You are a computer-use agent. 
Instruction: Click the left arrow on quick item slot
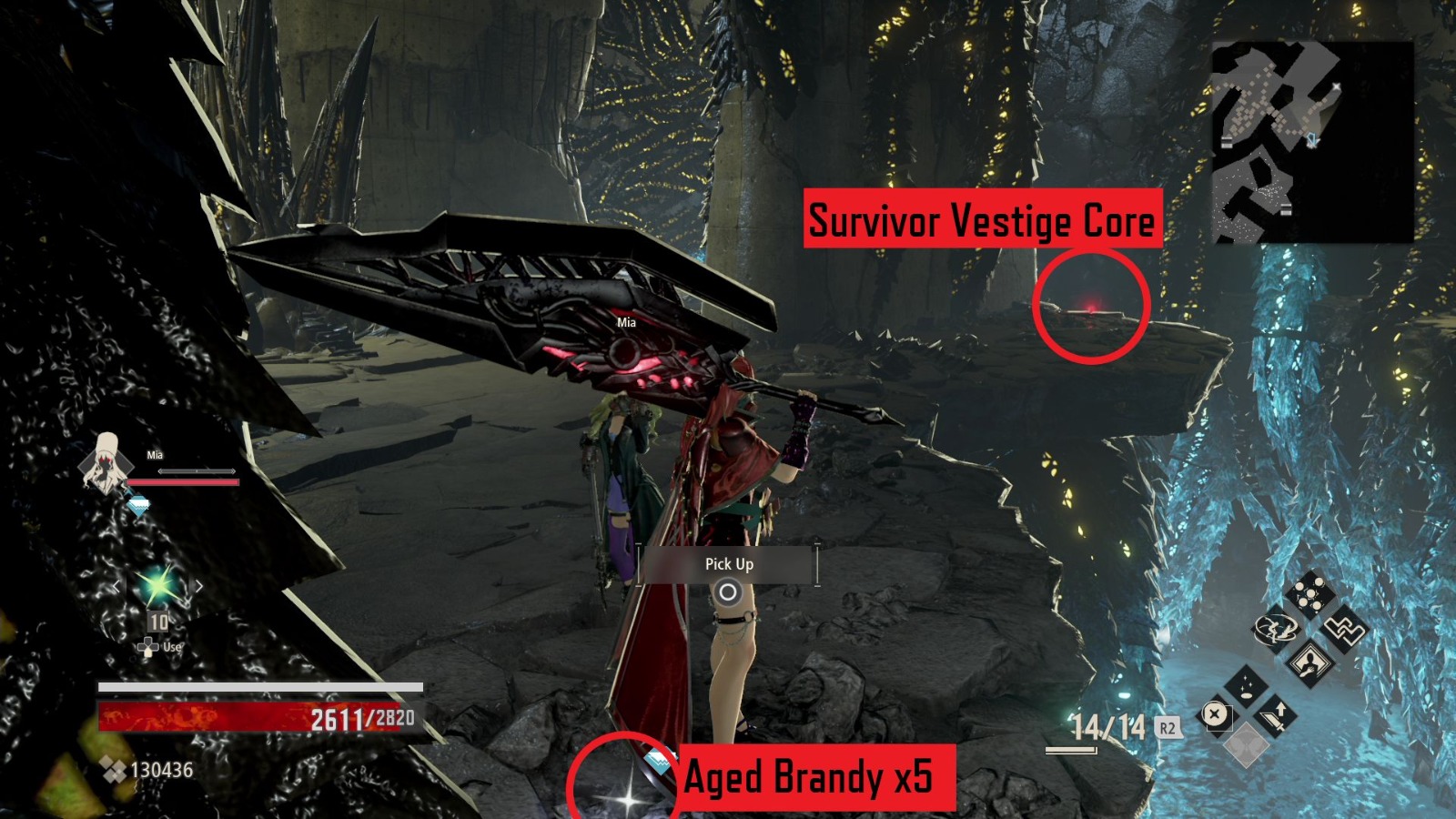pos(116,586)
